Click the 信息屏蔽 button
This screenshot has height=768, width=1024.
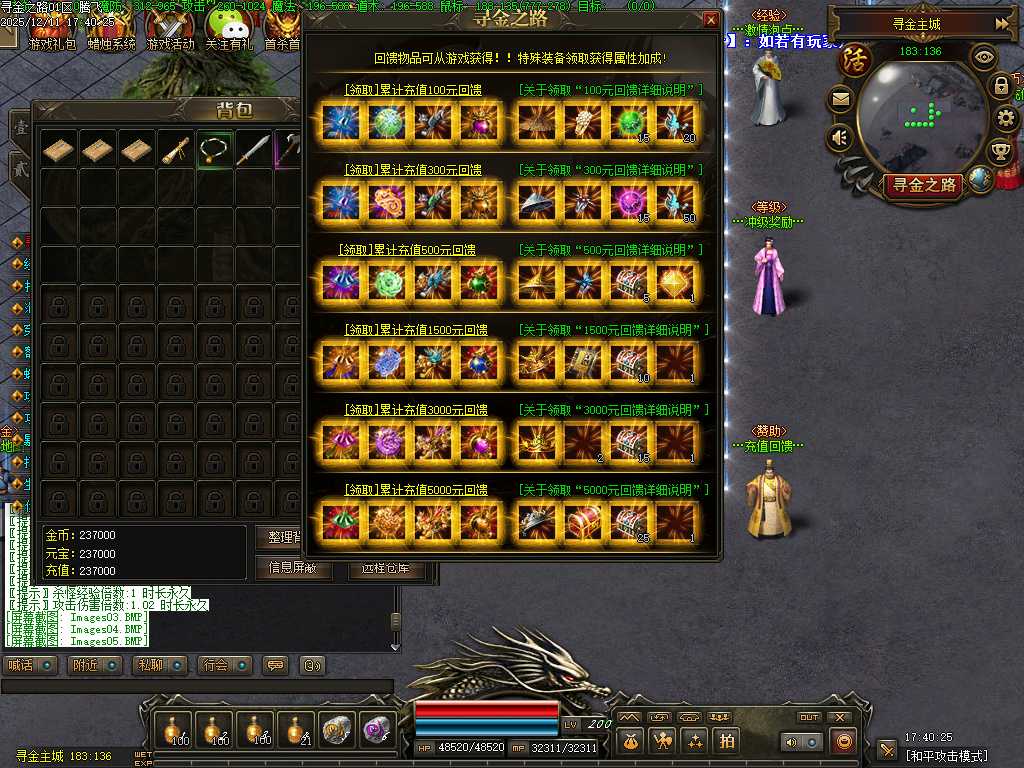click(x=293, y=568)
